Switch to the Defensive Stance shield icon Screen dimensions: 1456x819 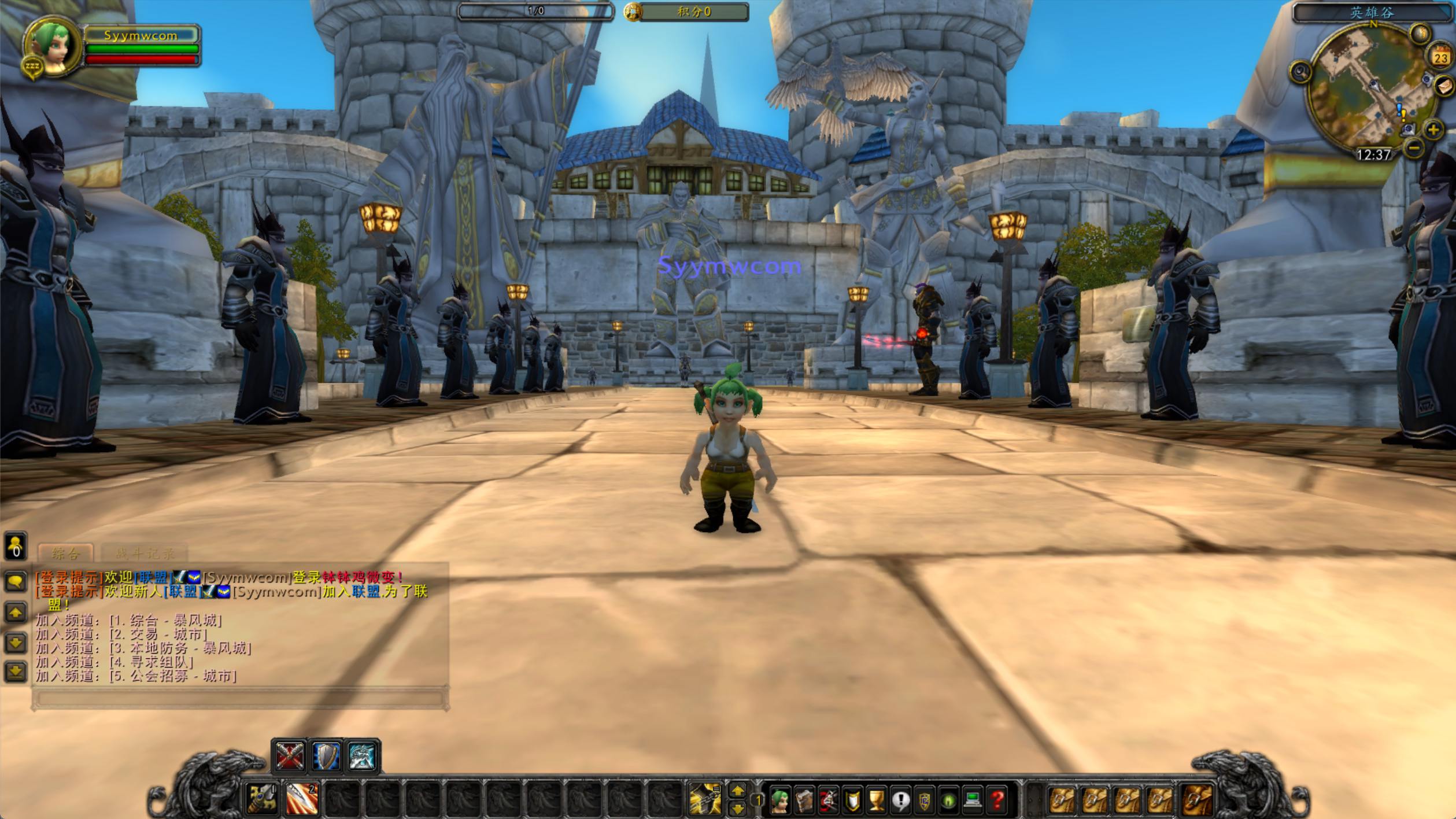[x=326, y=756]
